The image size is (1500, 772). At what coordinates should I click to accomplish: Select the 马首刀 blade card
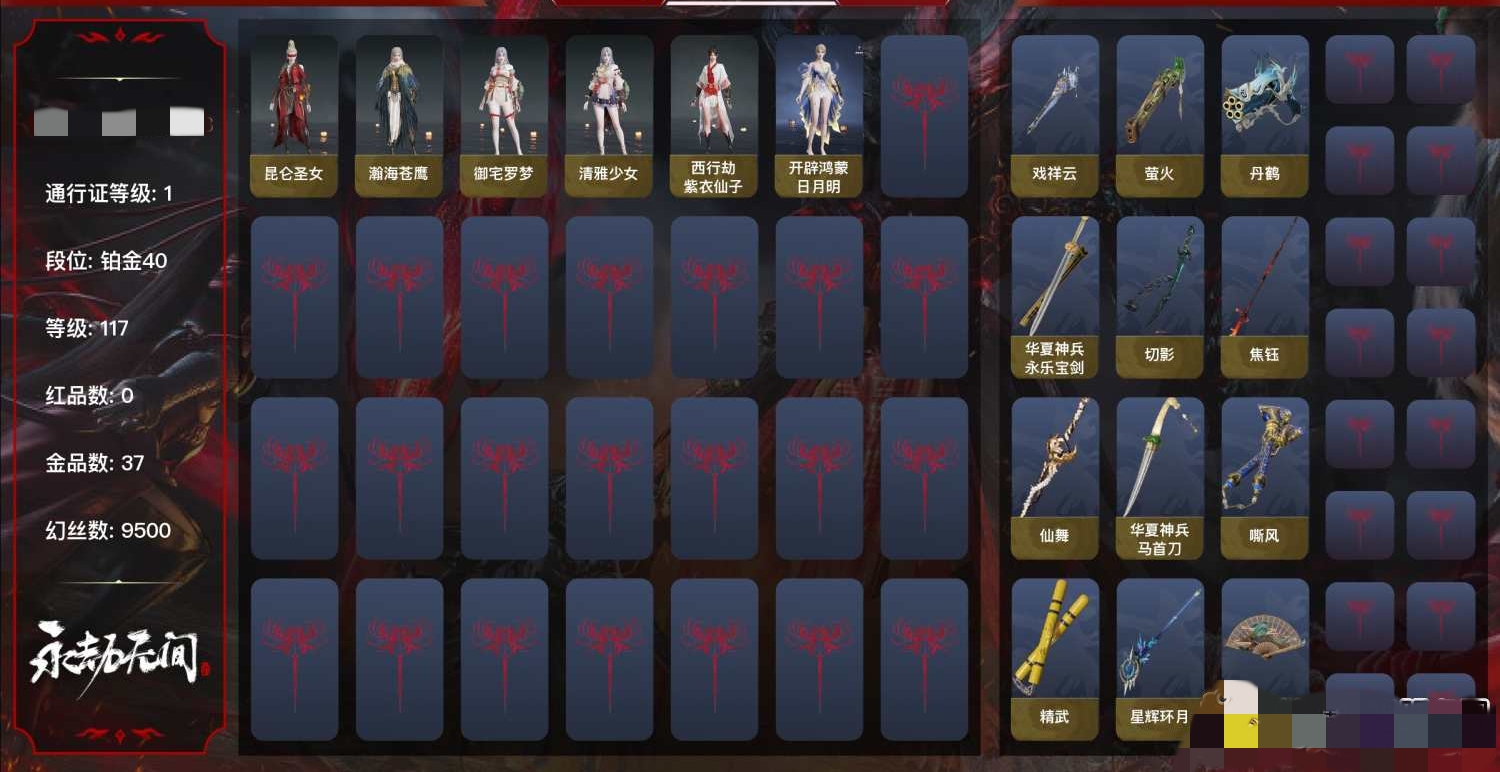tap(1160, 478)
